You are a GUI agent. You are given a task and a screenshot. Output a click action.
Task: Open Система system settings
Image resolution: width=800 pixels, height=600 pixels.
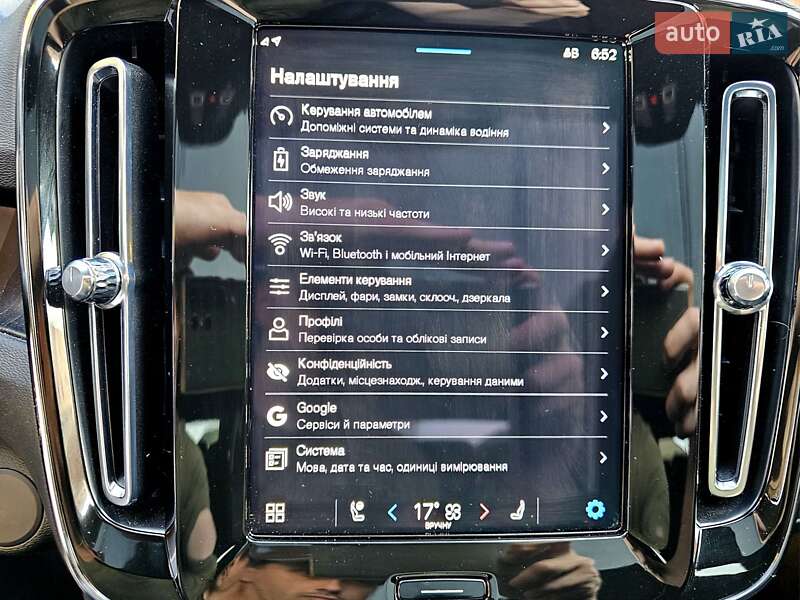[x=438, y=459]
